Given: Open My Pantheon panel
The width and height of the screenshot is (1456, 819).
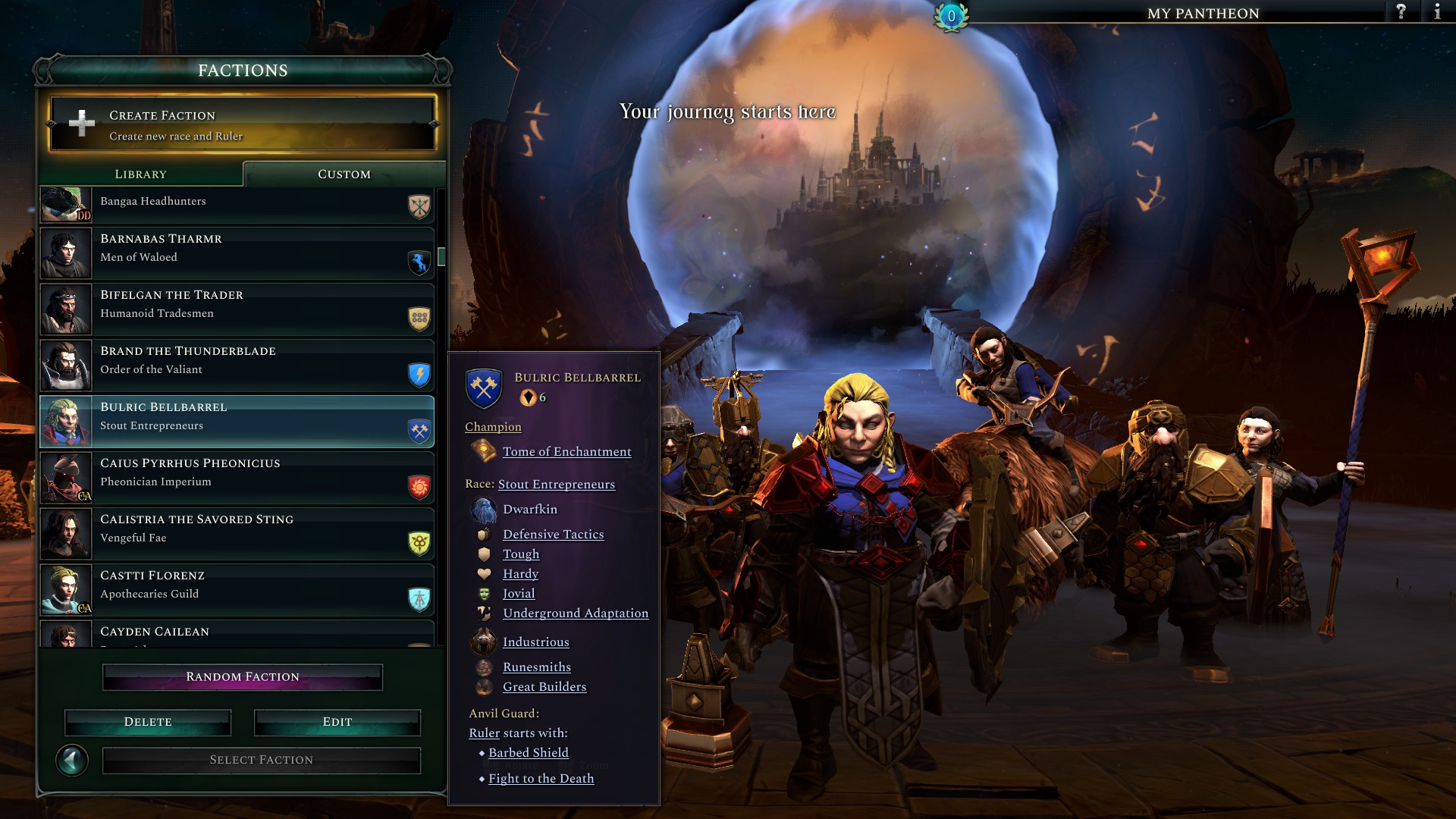Looking at the screenshot, I should coord(1203,14).
